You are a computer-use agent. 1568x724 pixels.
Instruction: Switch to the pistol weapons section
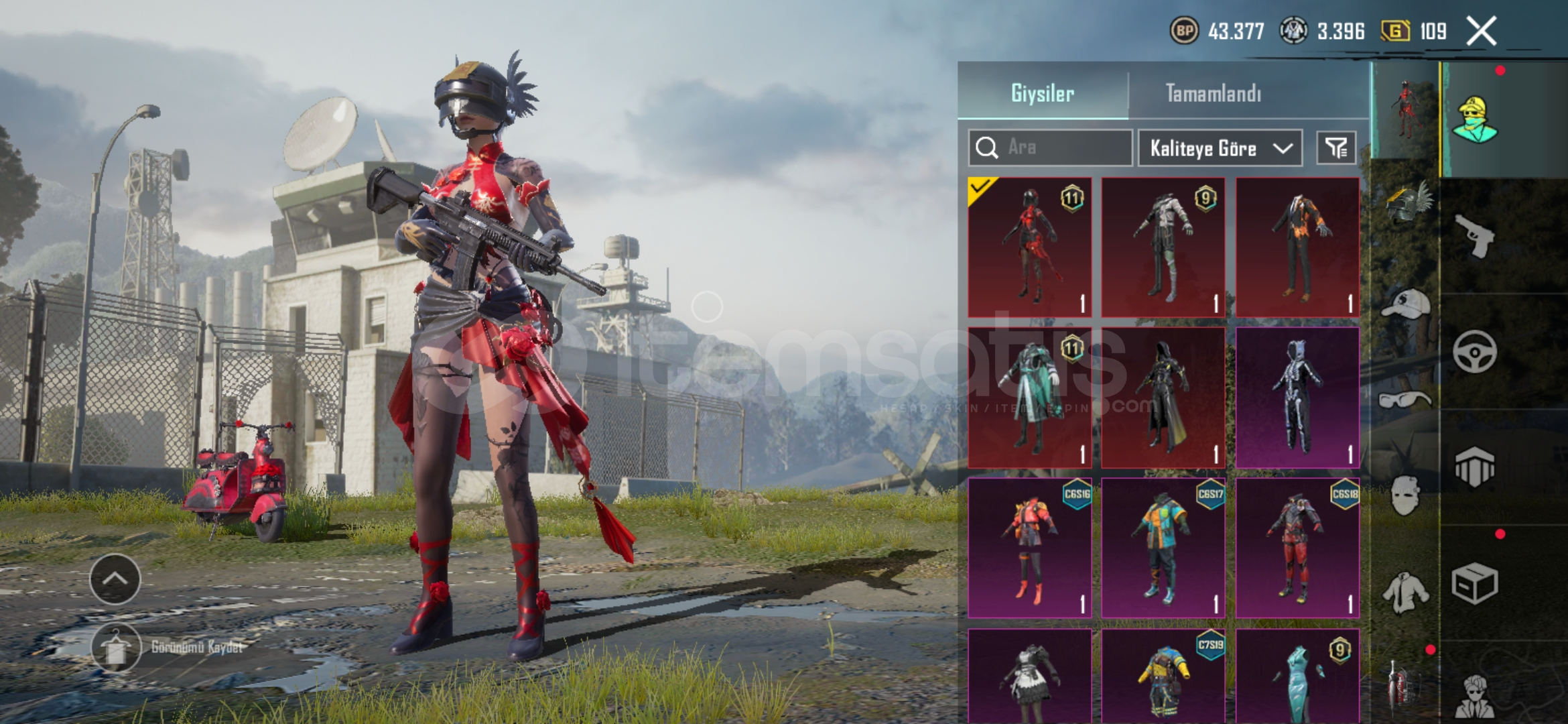click(1475, 236)
